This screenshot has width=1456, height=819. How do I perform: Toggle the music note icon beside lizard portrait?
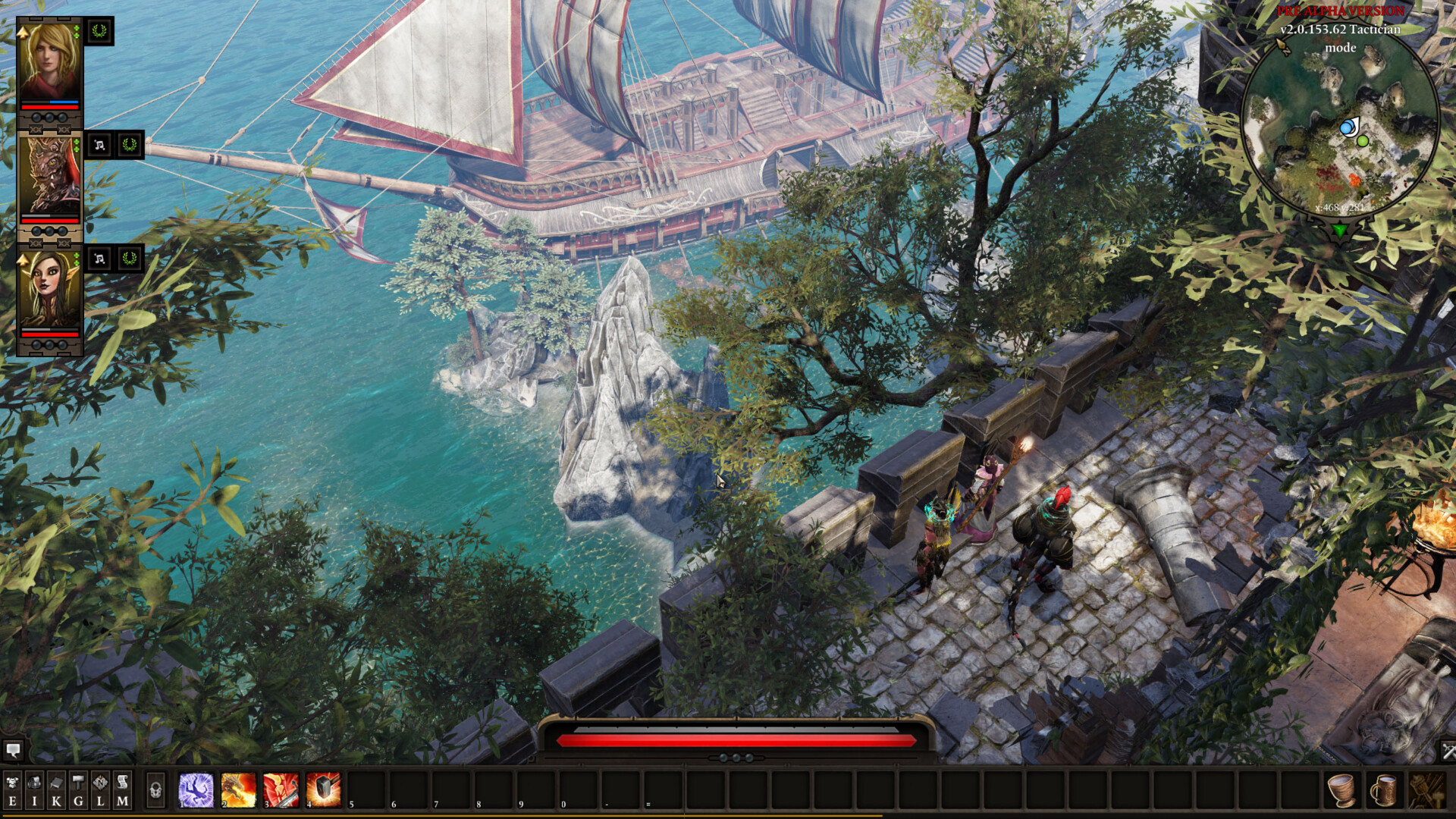tap(99, 145)
